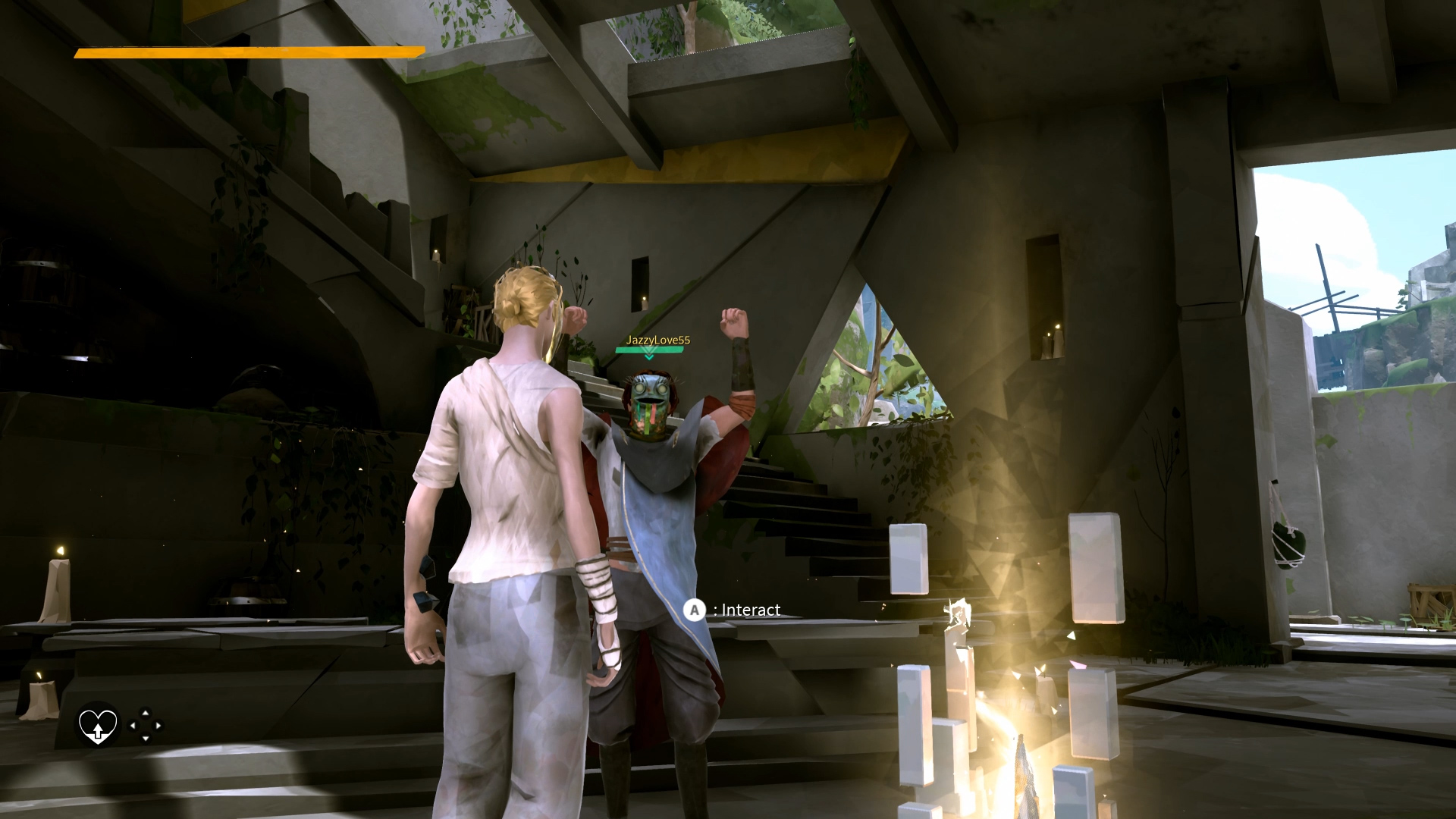Select the JazzyLove55 player nameplate
1456x819 pixels.
pyautogui.click(x=657, y=340)
